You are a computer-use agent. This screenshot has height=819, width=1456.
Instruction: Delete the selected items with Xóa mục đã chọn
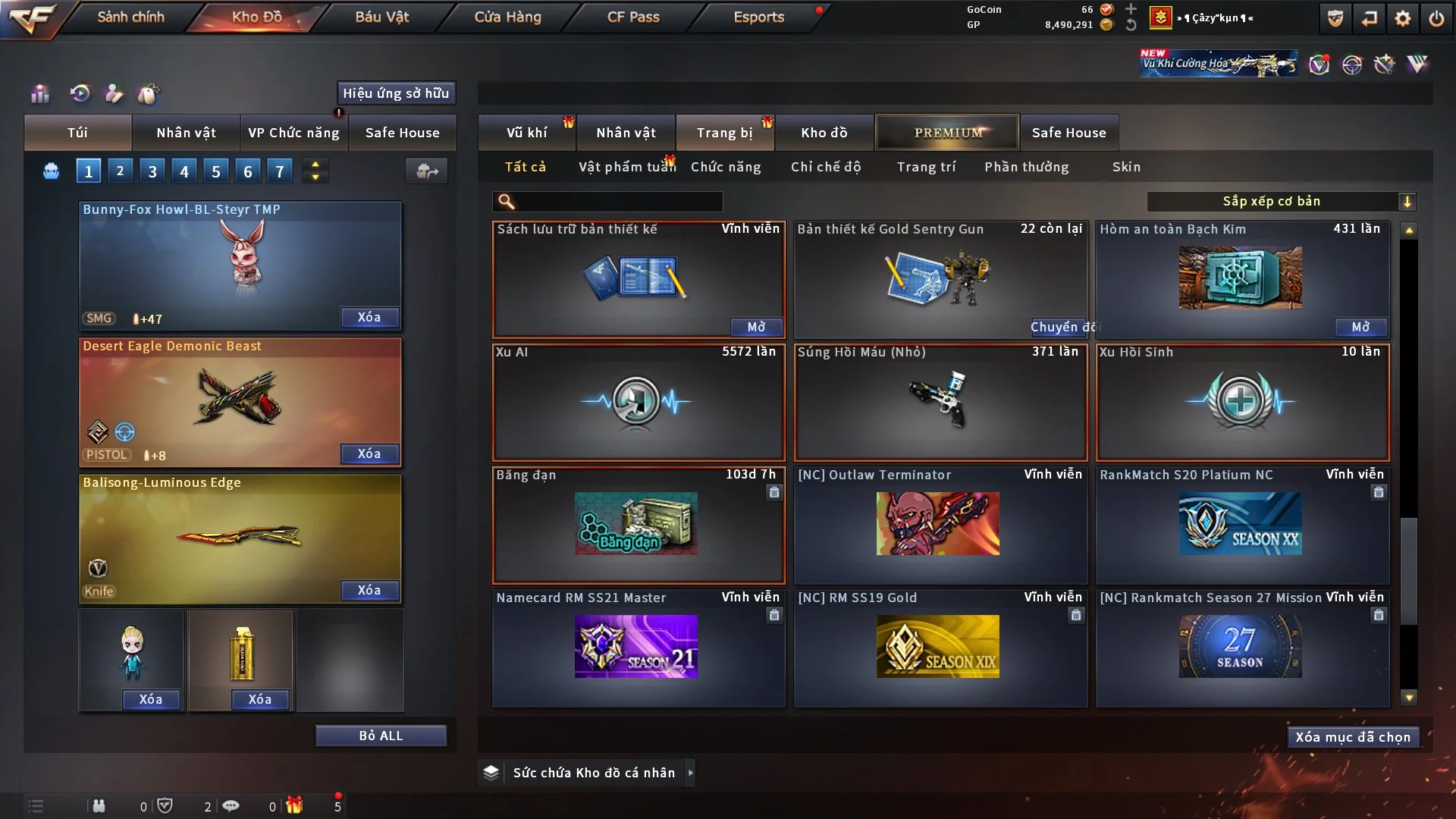[x=1353, y=737]
